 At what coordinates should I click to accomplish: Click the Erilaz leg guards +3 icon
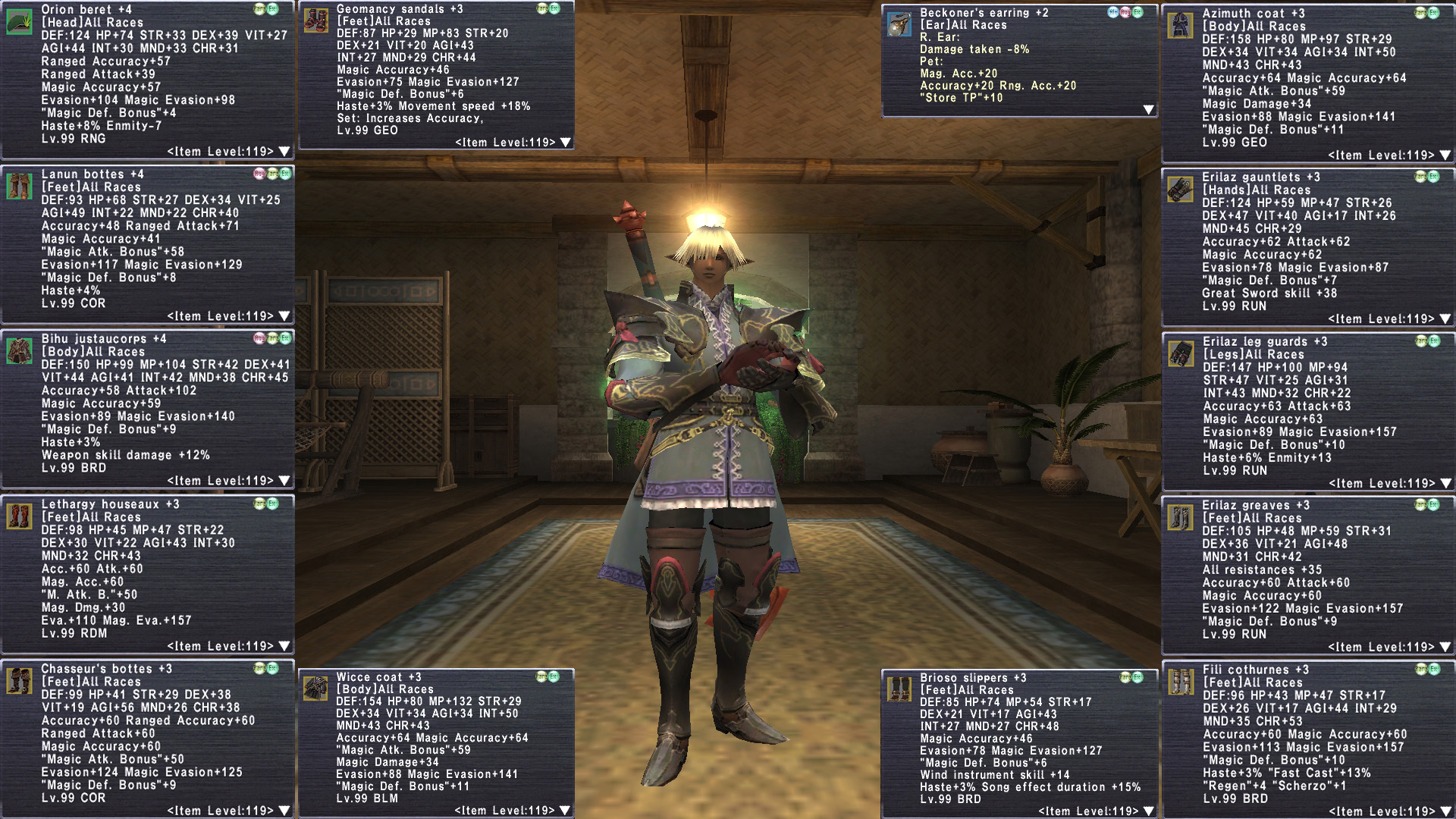pyautogui.click(x=1180, y=353)
